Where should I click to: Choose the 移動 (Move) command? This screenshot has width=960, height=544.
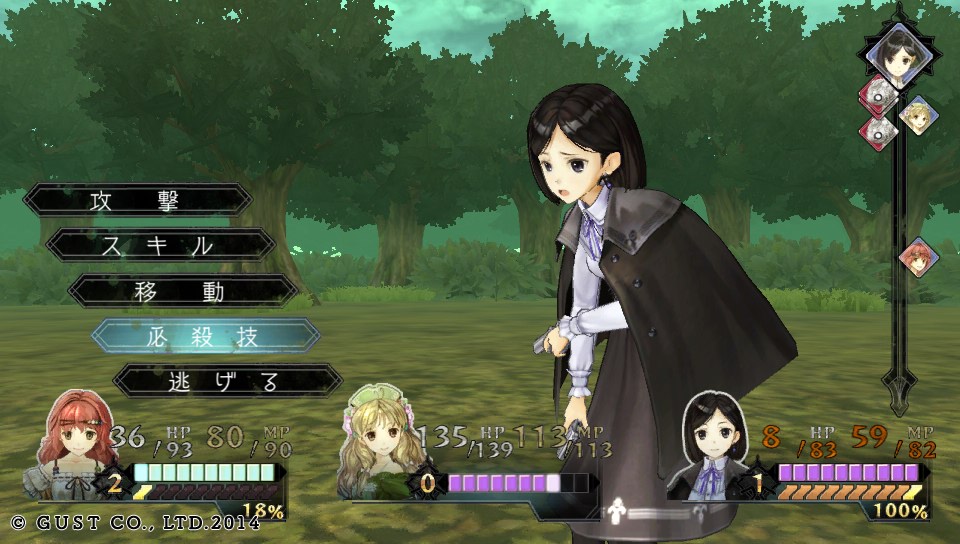coord(183,291)
